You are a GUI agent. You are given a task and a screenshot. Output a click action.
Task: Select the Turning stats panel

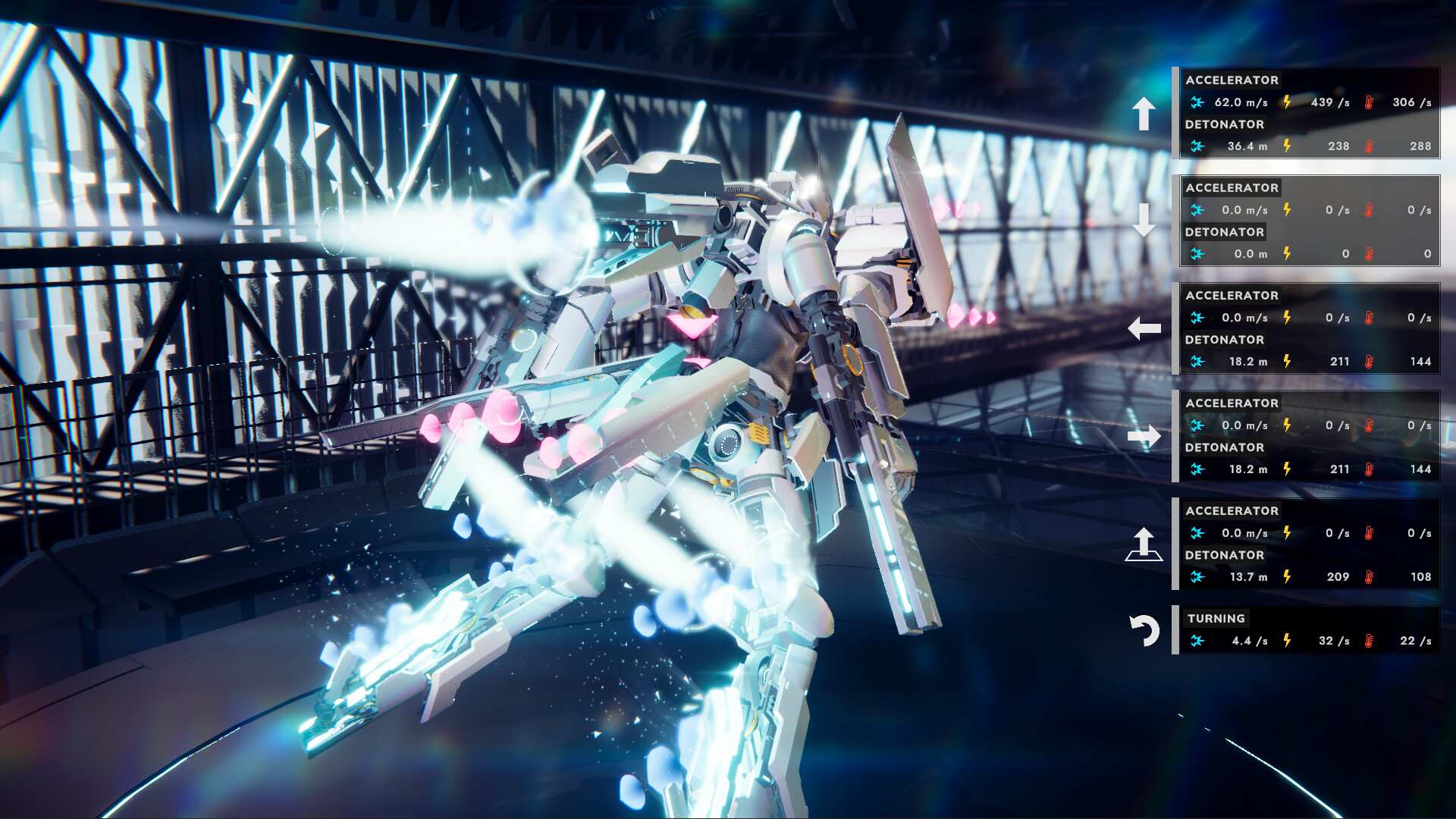pyautogui.click(x=1307, y=630)
